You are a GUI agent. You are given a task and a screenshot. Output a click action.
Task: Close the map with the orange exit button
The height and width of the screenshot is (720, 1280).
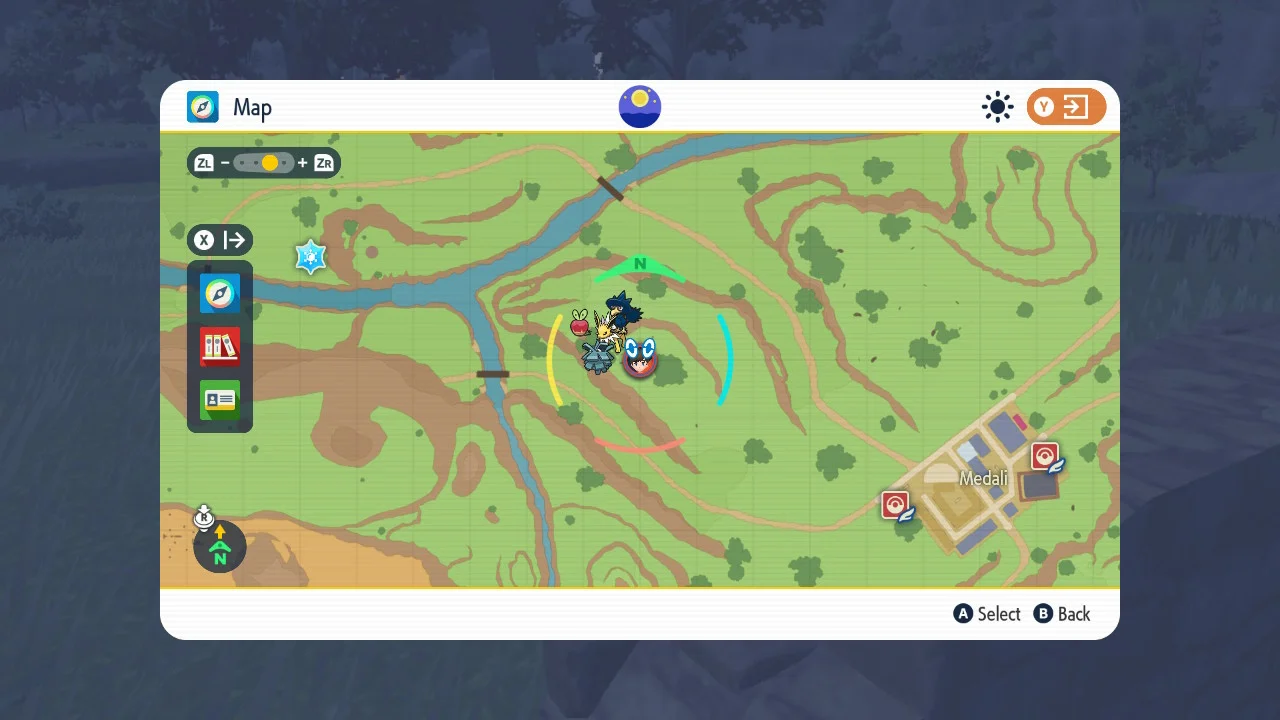pyautogui.click(x=1066, y=107)
